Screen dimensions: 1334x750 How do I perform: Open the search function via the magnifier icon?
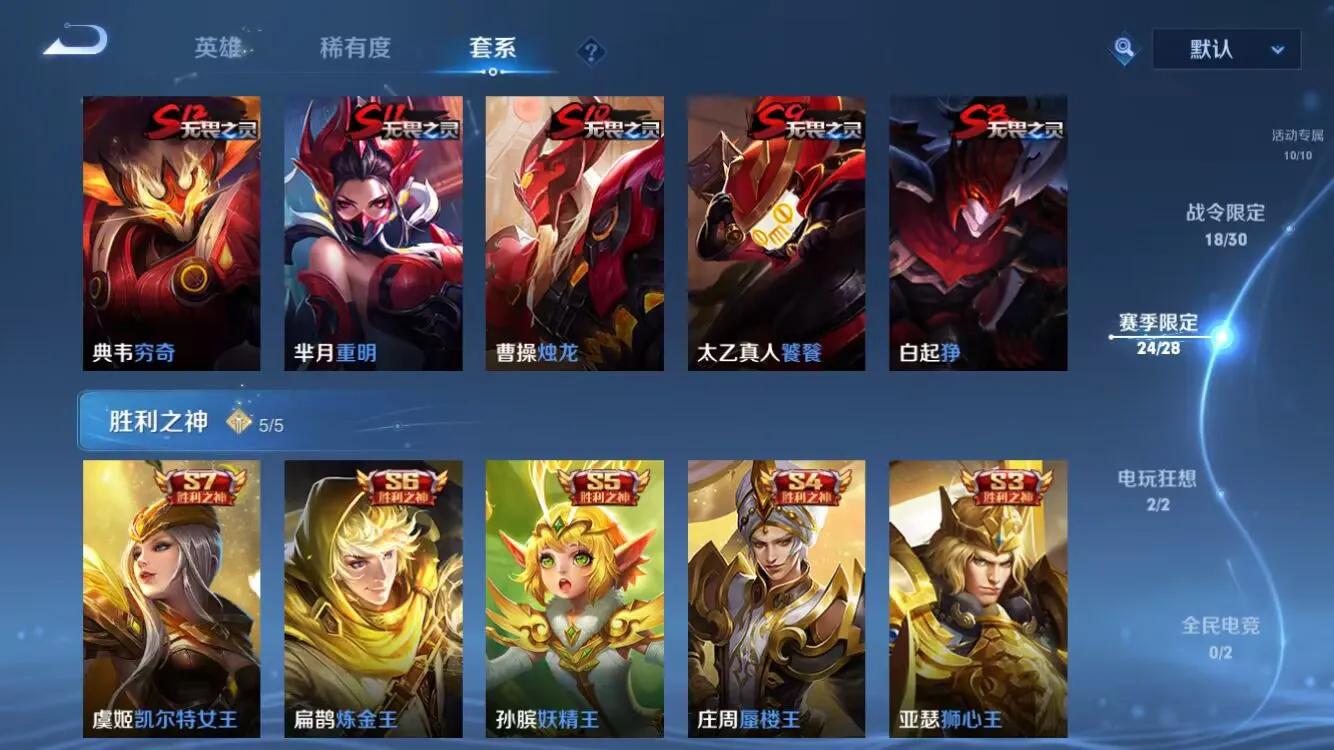click(x=1122, y=47)
